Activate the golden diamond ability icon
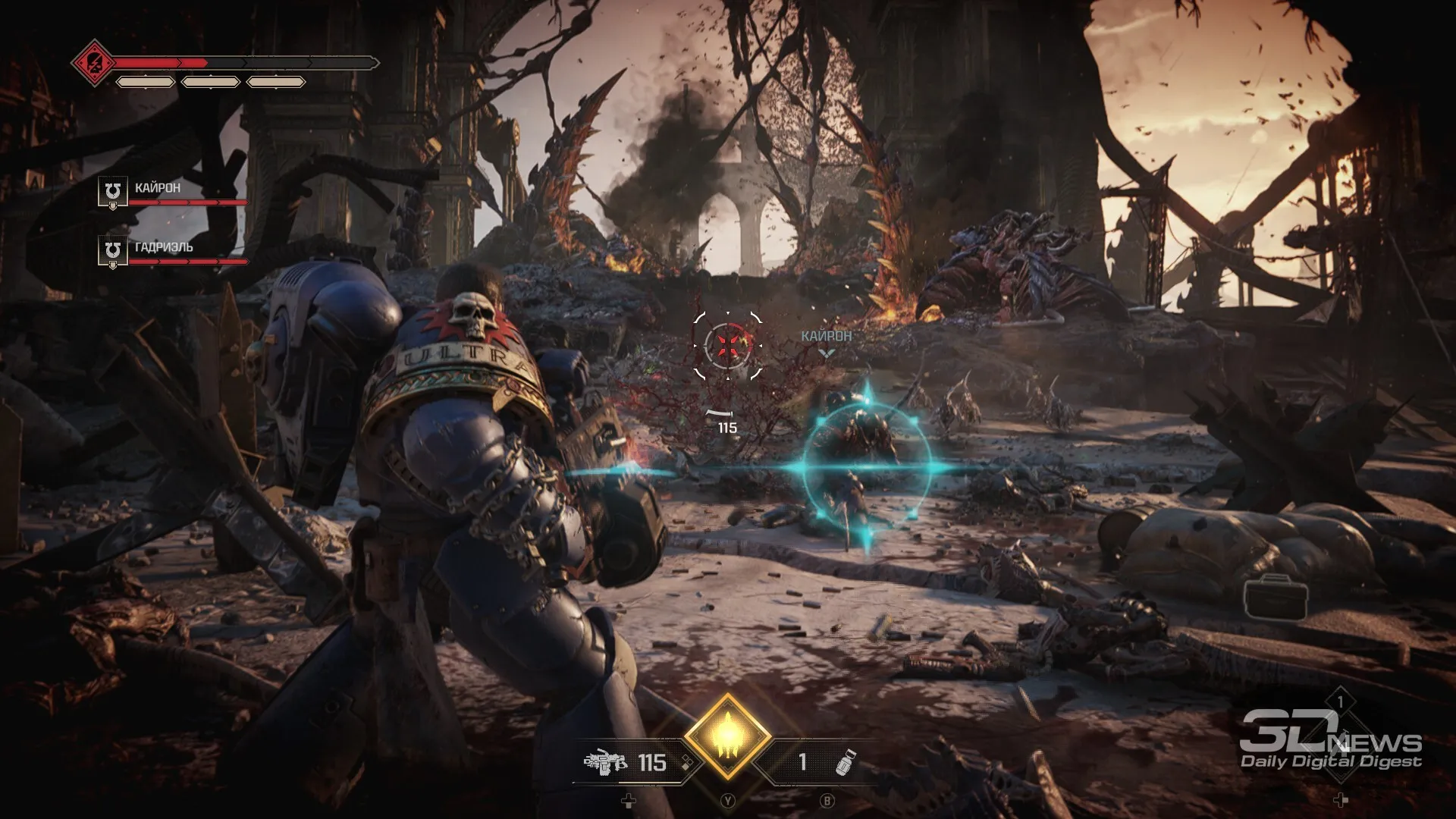1456x819 pixels. pyautogui.click(x=728, y=736)
